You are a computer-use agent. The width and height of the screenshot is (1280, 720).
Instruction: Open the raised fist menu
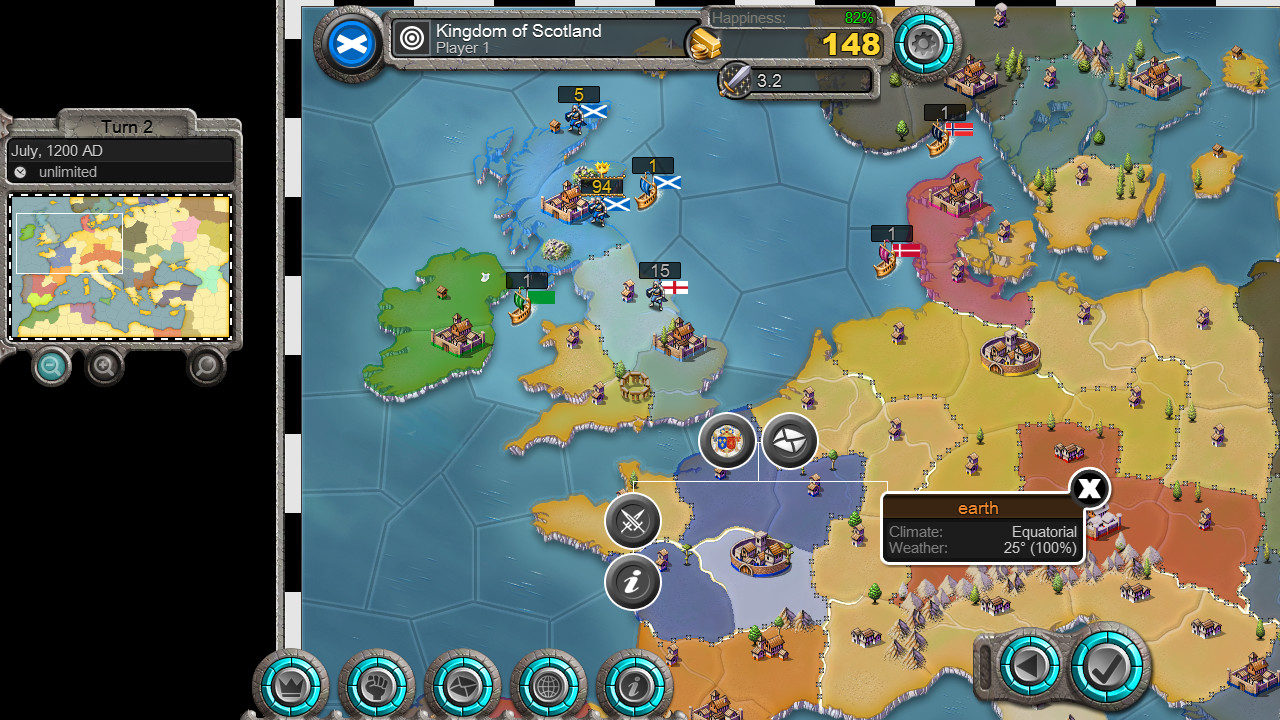tap(377, 686)
